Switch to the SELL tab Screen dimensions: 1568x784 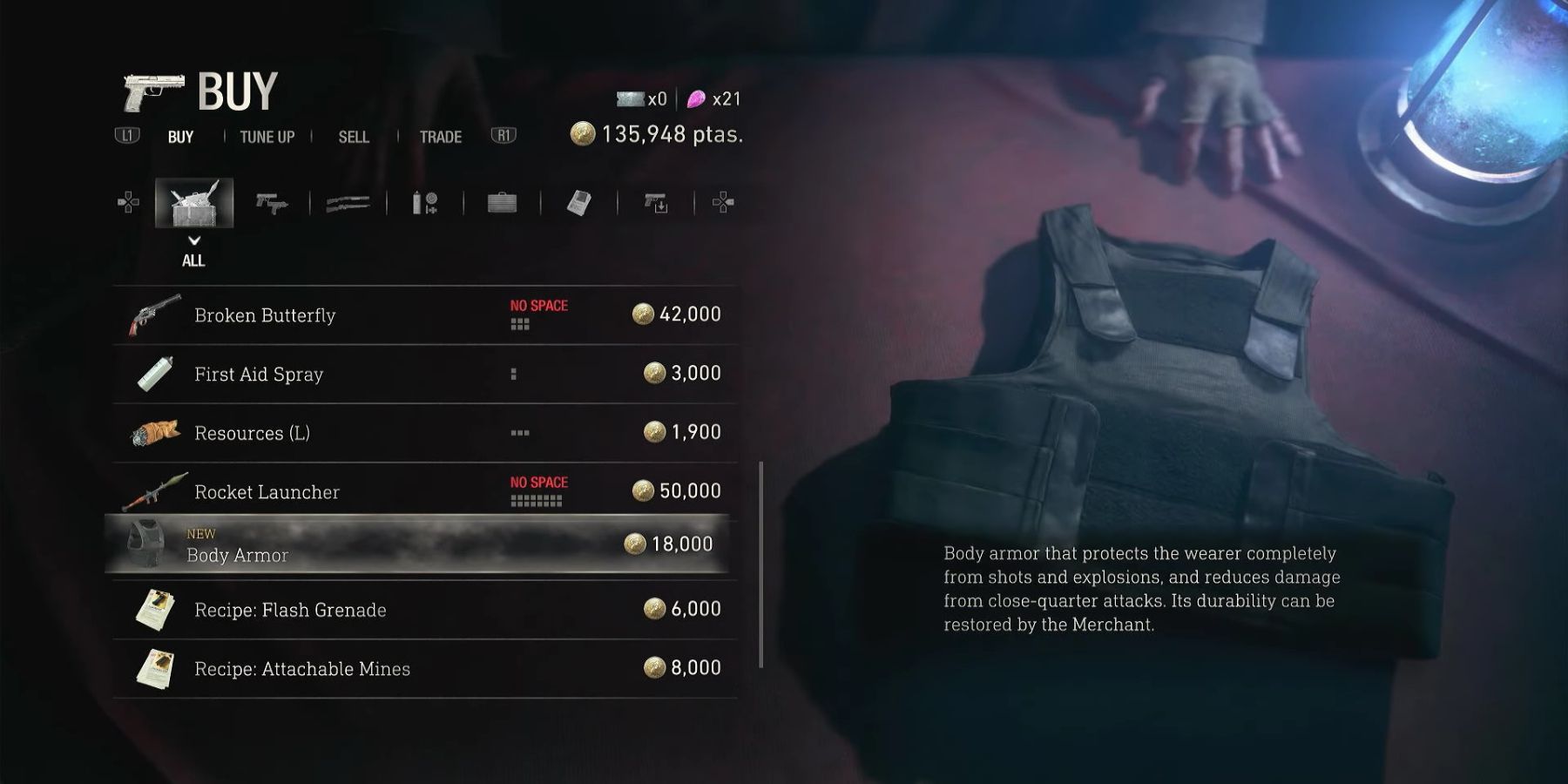coord(352,137)
